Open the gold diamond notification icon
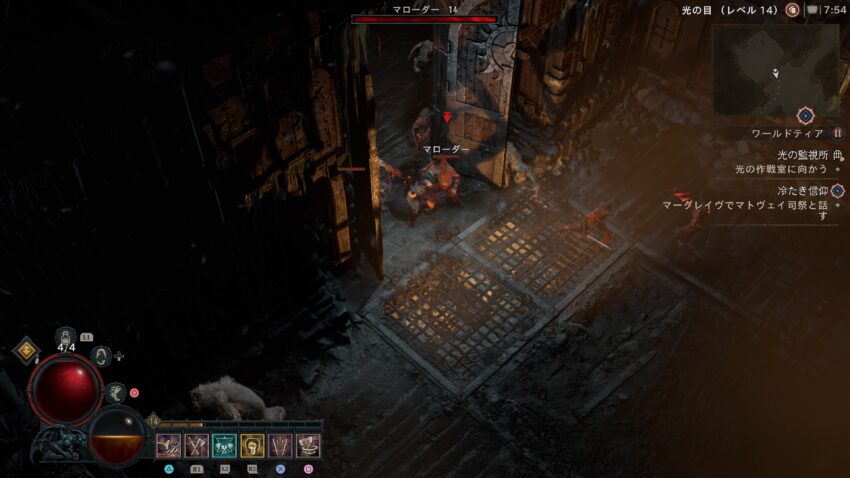 25,349
